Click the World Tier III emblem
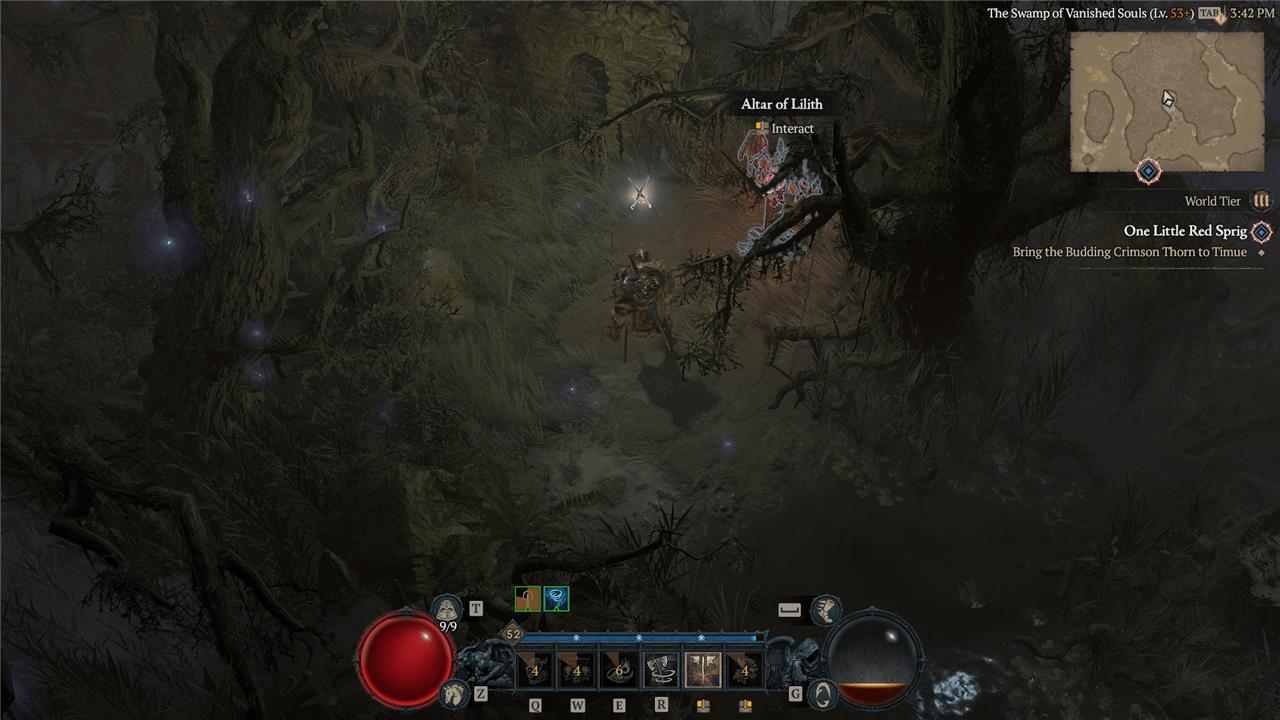This screenshot has height=720, width=1280. tap(1262, 201)
